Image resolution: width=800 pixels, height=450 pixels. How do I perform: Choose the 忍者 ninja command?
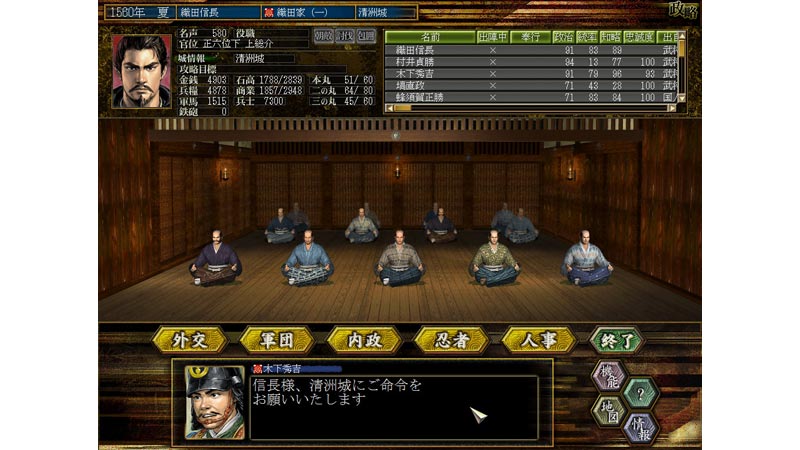click(x=450, y=340)
